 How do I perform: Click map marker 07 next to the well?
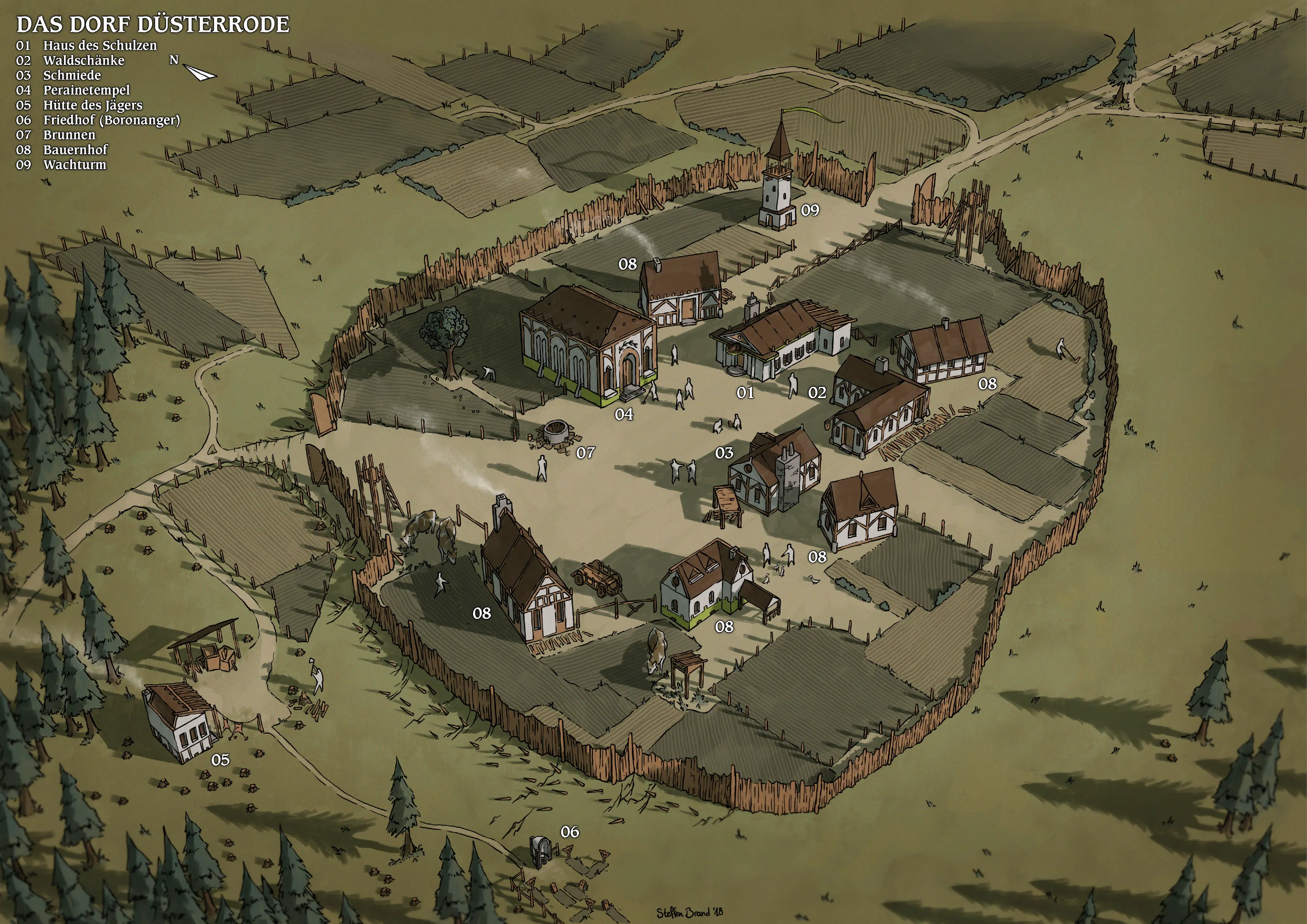coord(585,453)
